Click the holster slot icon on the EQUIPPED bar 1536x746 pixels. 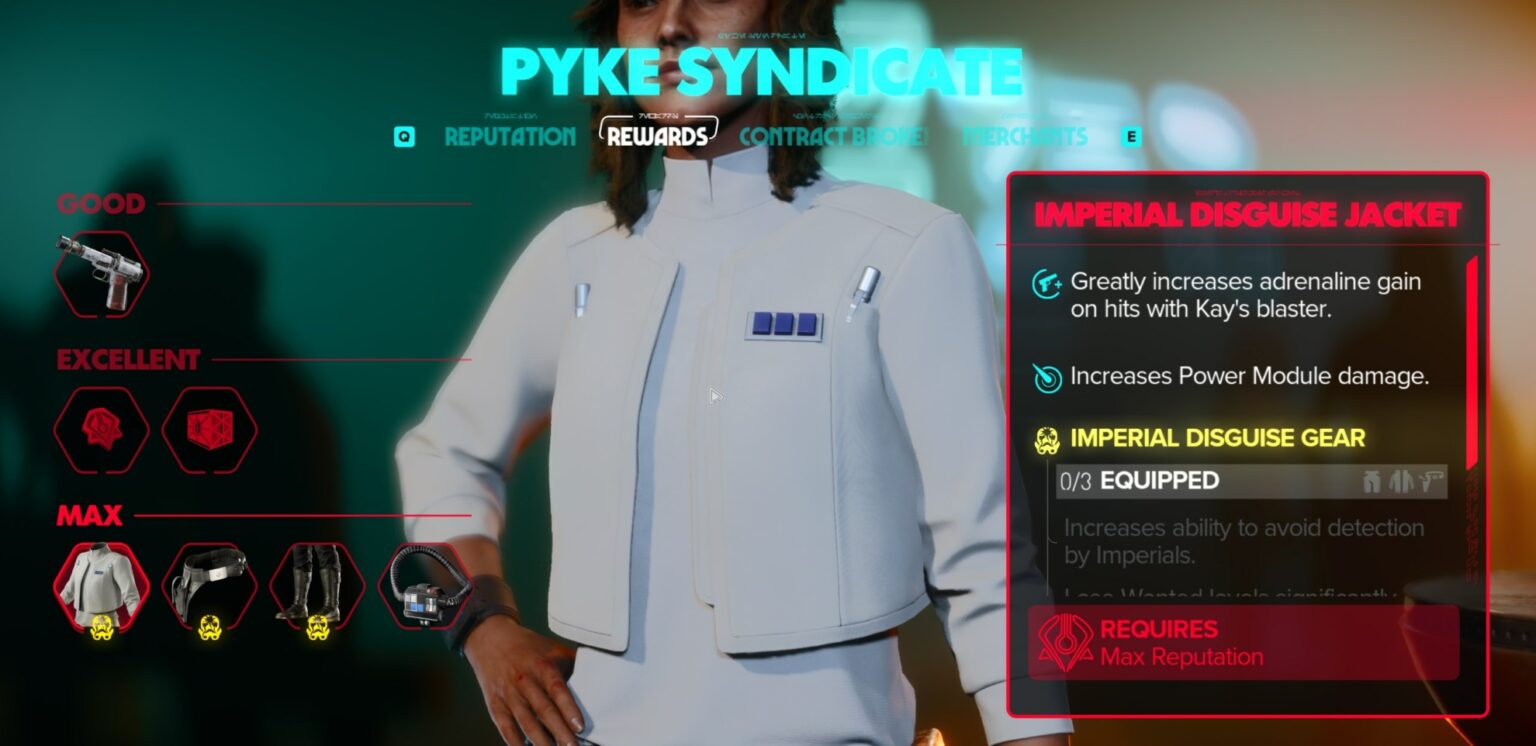tap(1431, 481)
